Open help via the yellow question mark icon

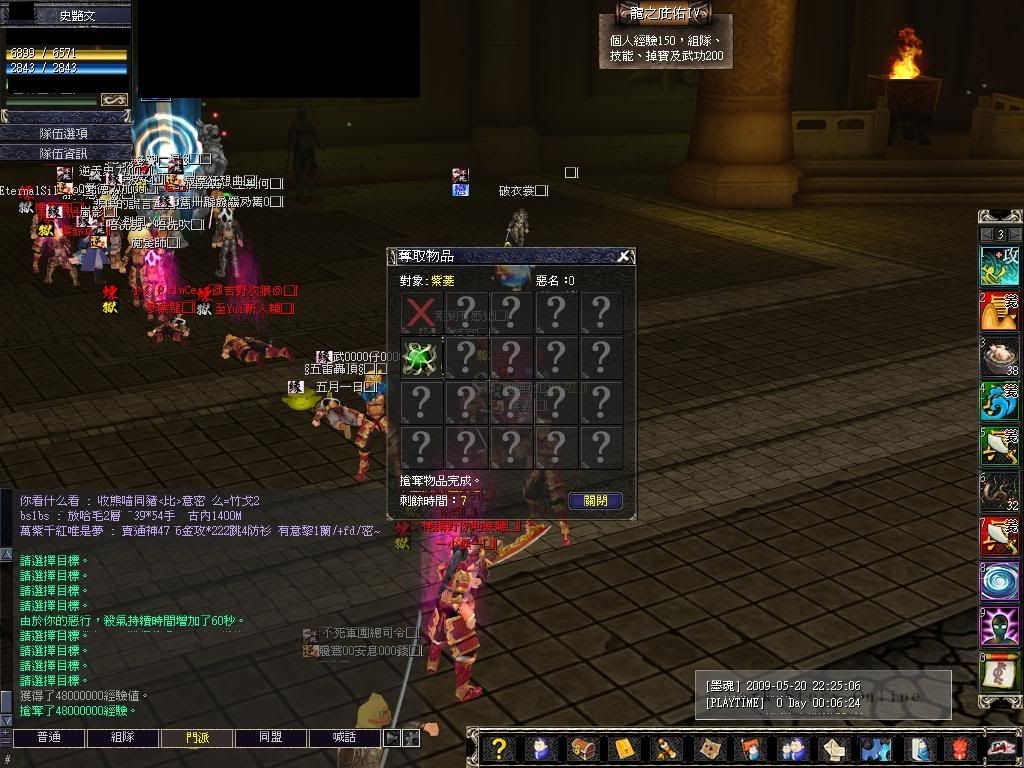(x=499, y=749)
